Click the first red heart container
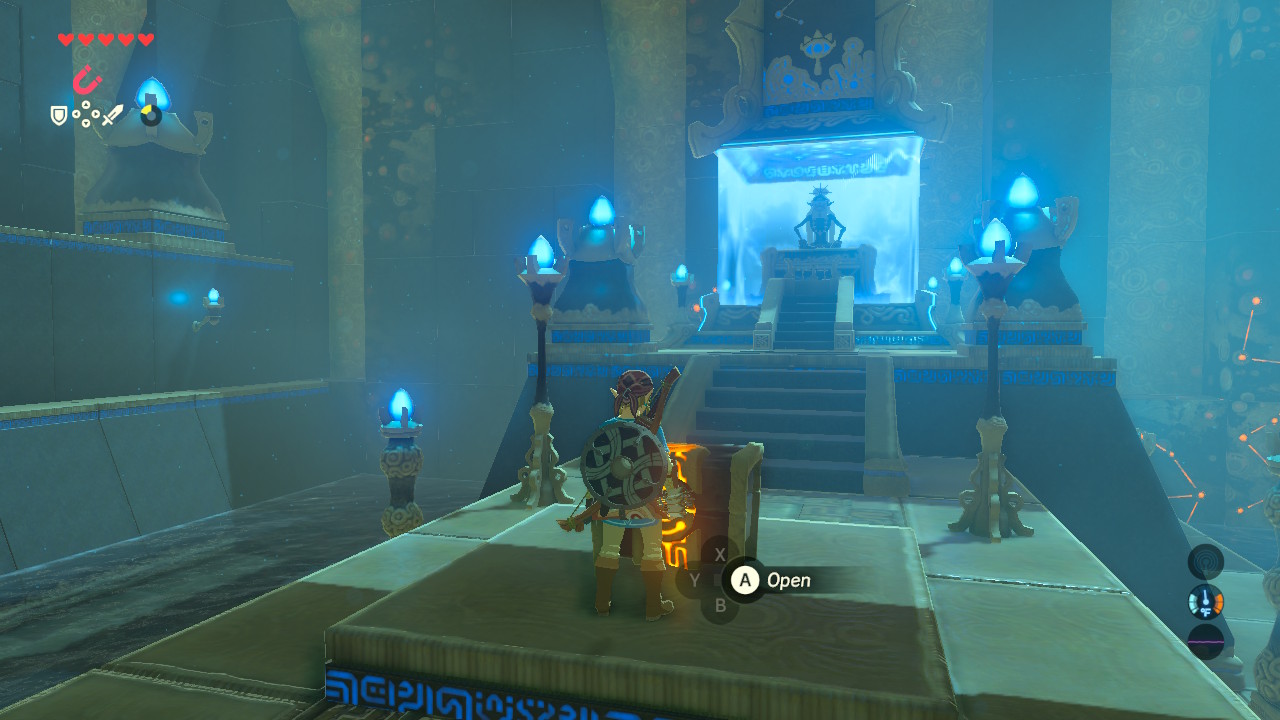Screen dimensions: 1280x720 coord(65,38)
